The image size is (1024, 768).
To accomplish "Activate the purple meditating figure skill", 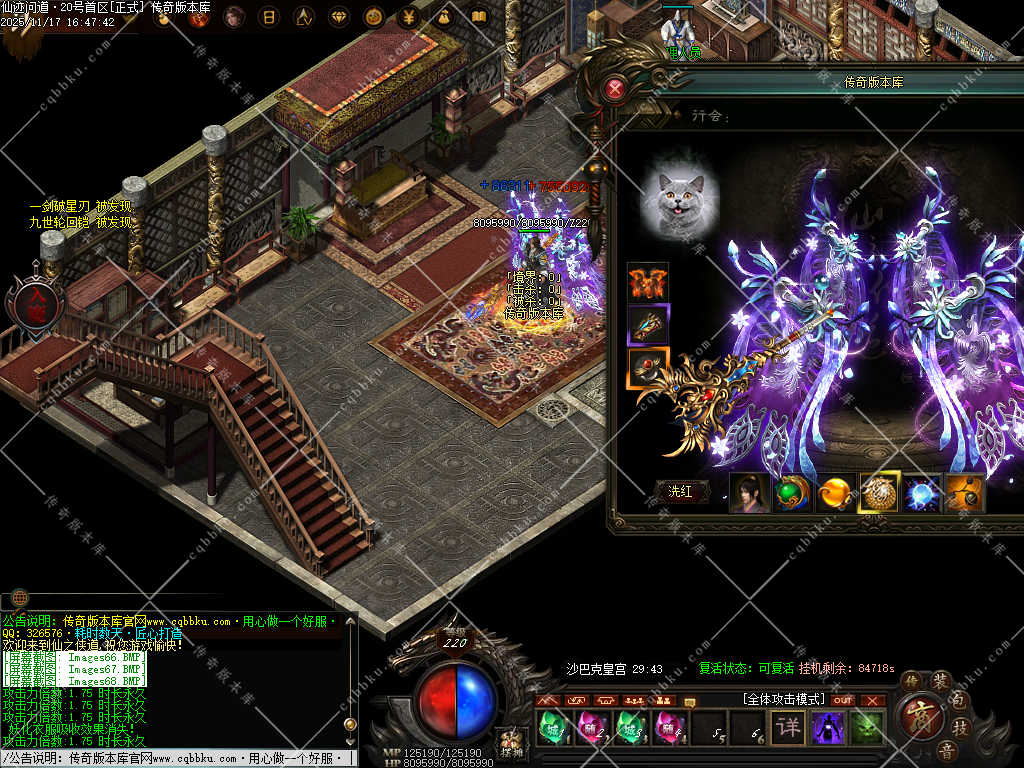I will pos(828,727).
